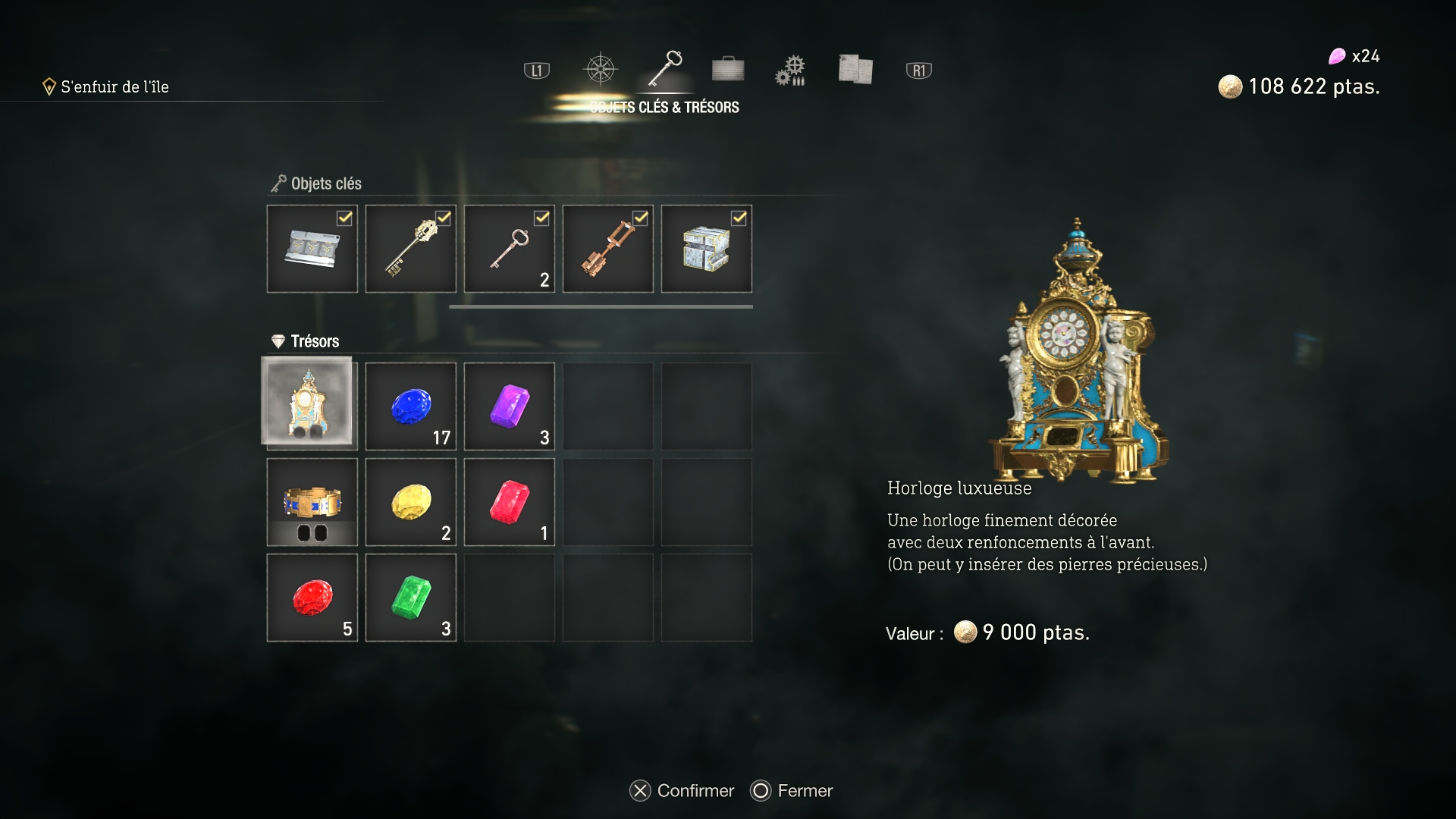This screenshot has width=1456, height=819.
Task: Select the copper wrench-shaped key item
Action: [607, 249]
